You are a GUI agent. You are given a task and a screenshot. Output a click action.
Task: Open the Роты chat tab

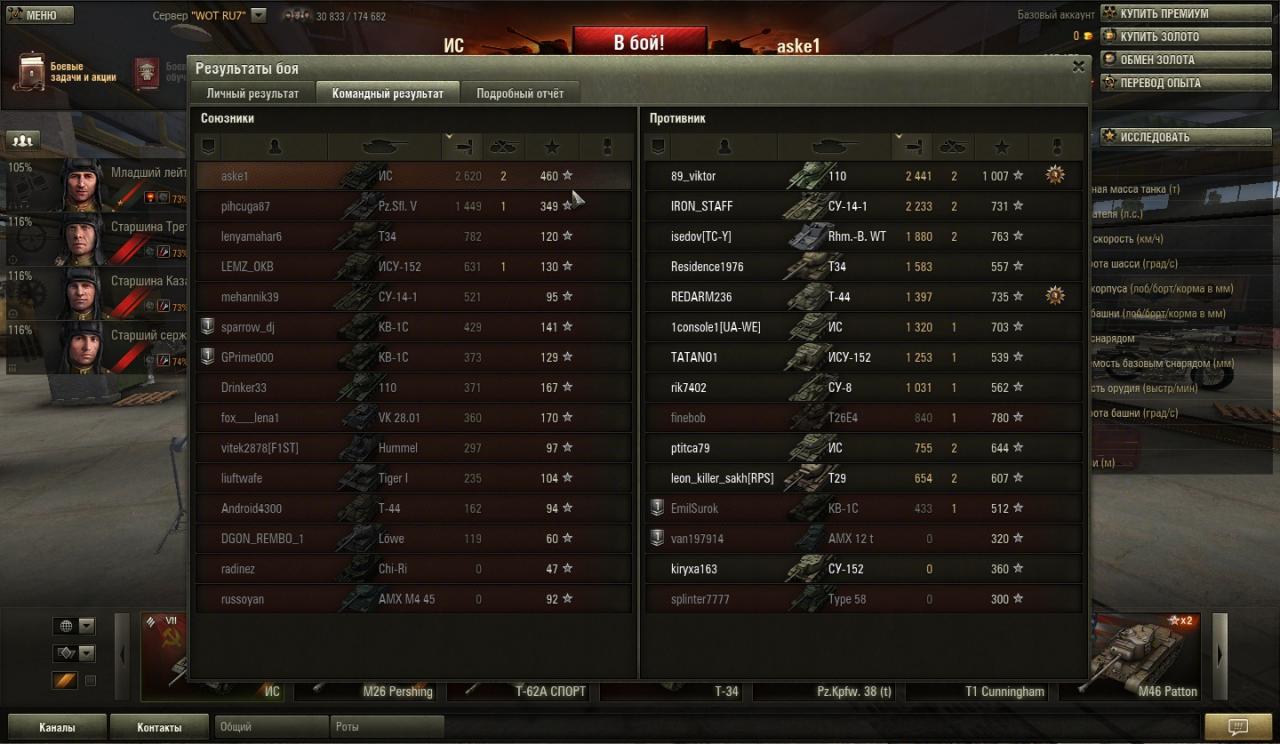pyautogui.click(x=386, y=727)
